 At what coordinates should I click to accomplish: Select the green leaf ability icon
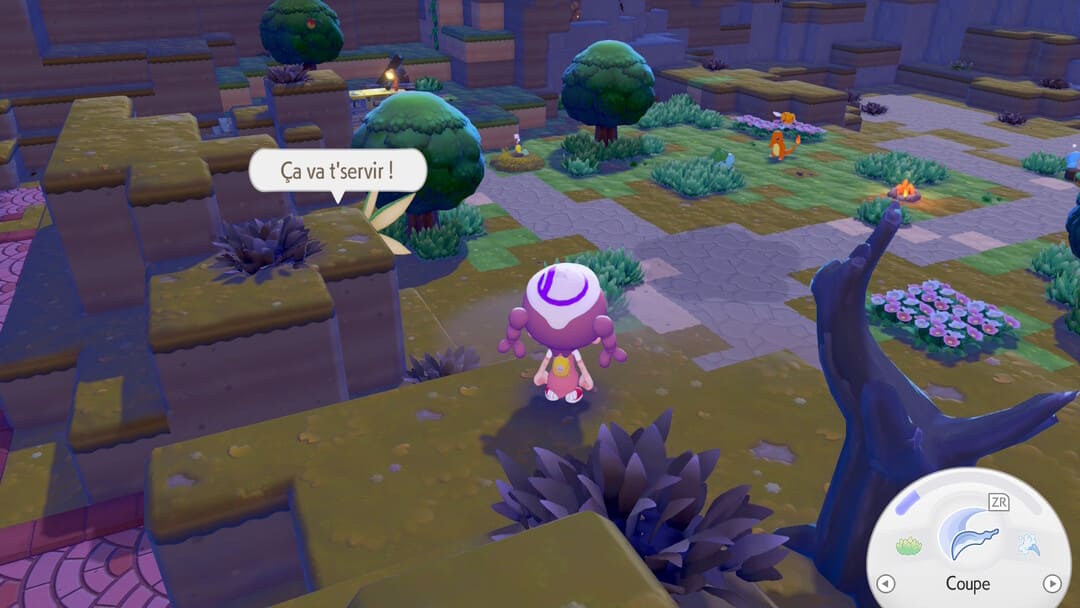pos(908,545)
